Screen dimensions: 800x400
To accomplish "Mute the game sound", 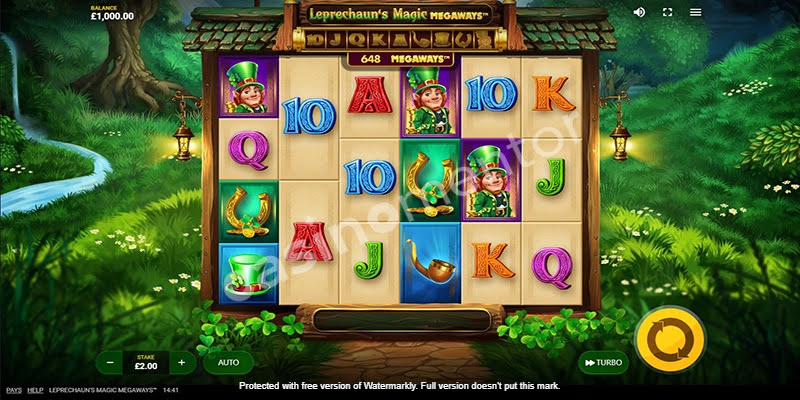I will [x=640, y=13].
